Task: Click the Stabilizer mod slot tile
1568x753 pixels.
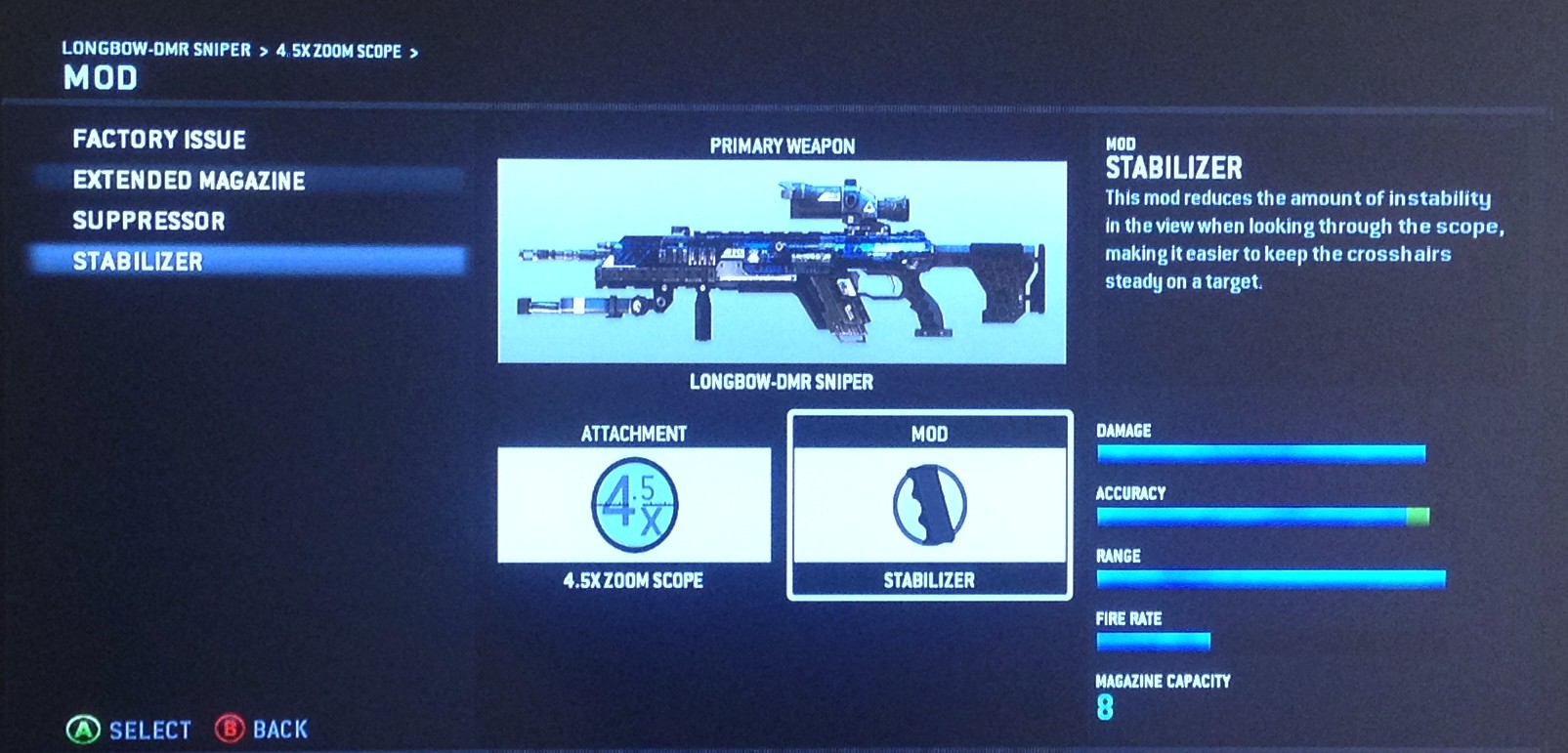Action: coord(929,505)
